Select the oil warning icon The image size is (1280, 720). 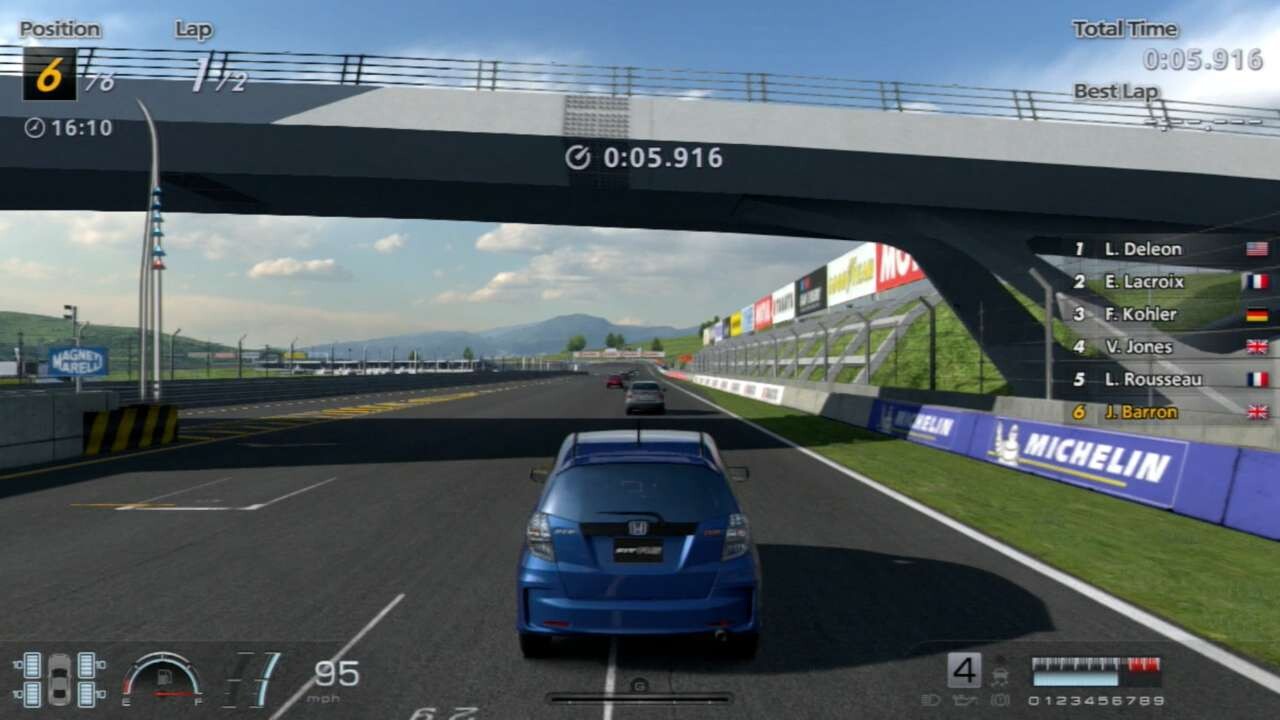click(x=963, y=700)
